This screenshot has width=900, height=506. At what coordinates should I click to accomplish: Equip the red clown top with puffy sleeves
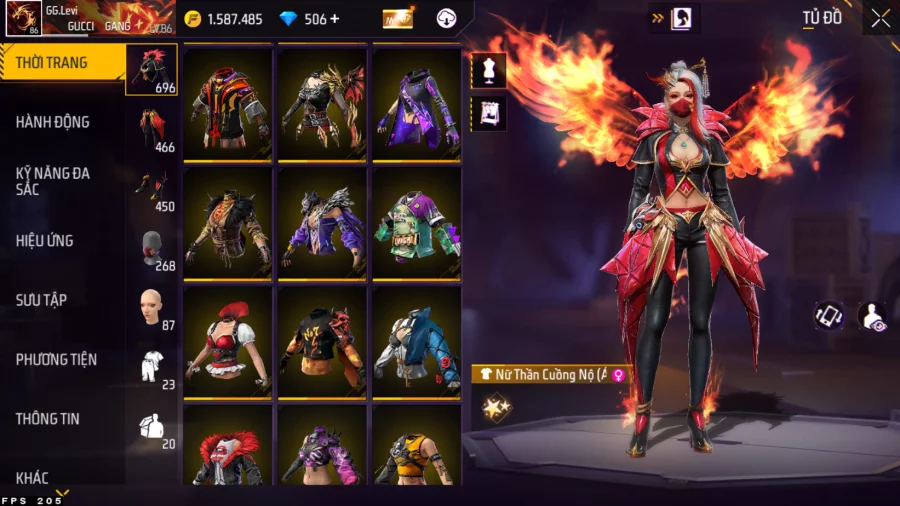coord(228,342)
